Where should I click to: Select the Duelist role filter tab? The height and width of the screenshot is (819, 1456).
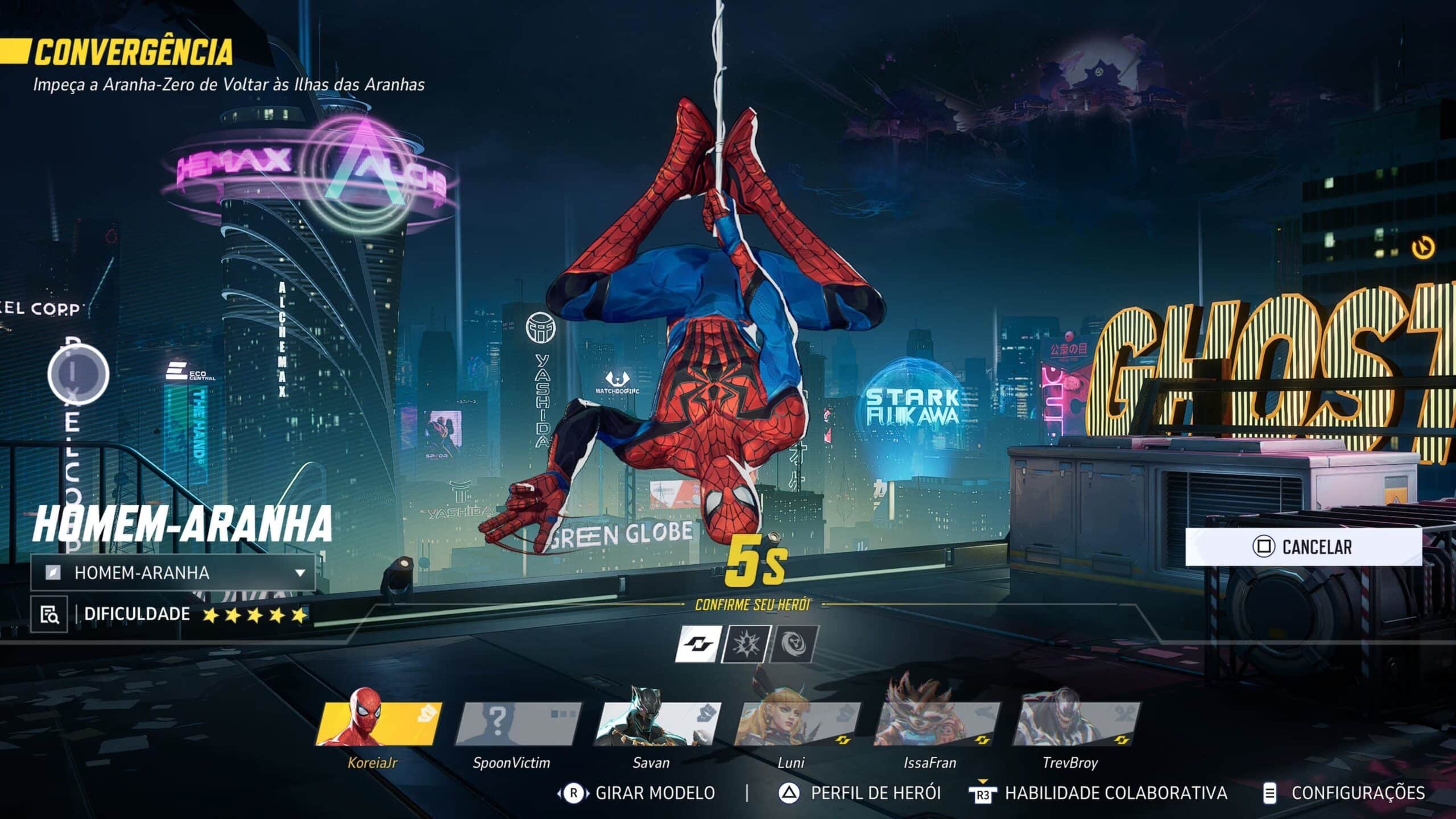(746, 644)
